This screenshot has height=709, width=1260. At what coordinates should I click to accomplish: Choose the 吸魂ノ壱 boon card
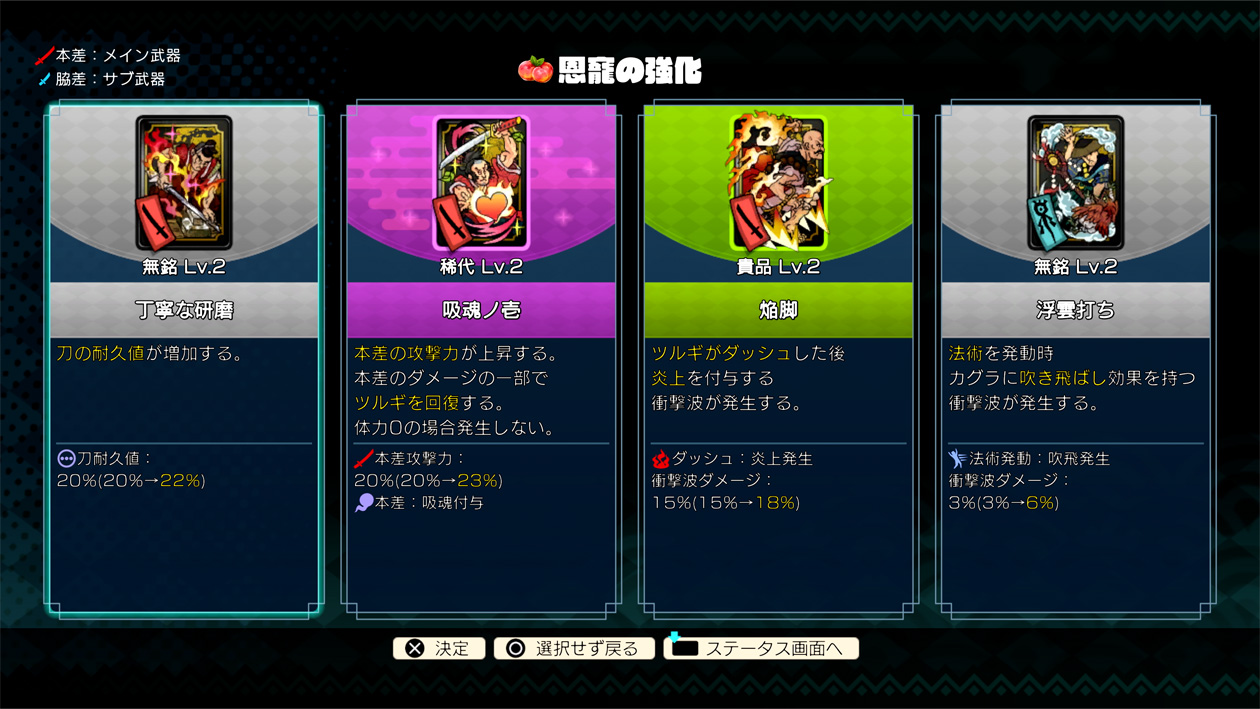(480, 360)
